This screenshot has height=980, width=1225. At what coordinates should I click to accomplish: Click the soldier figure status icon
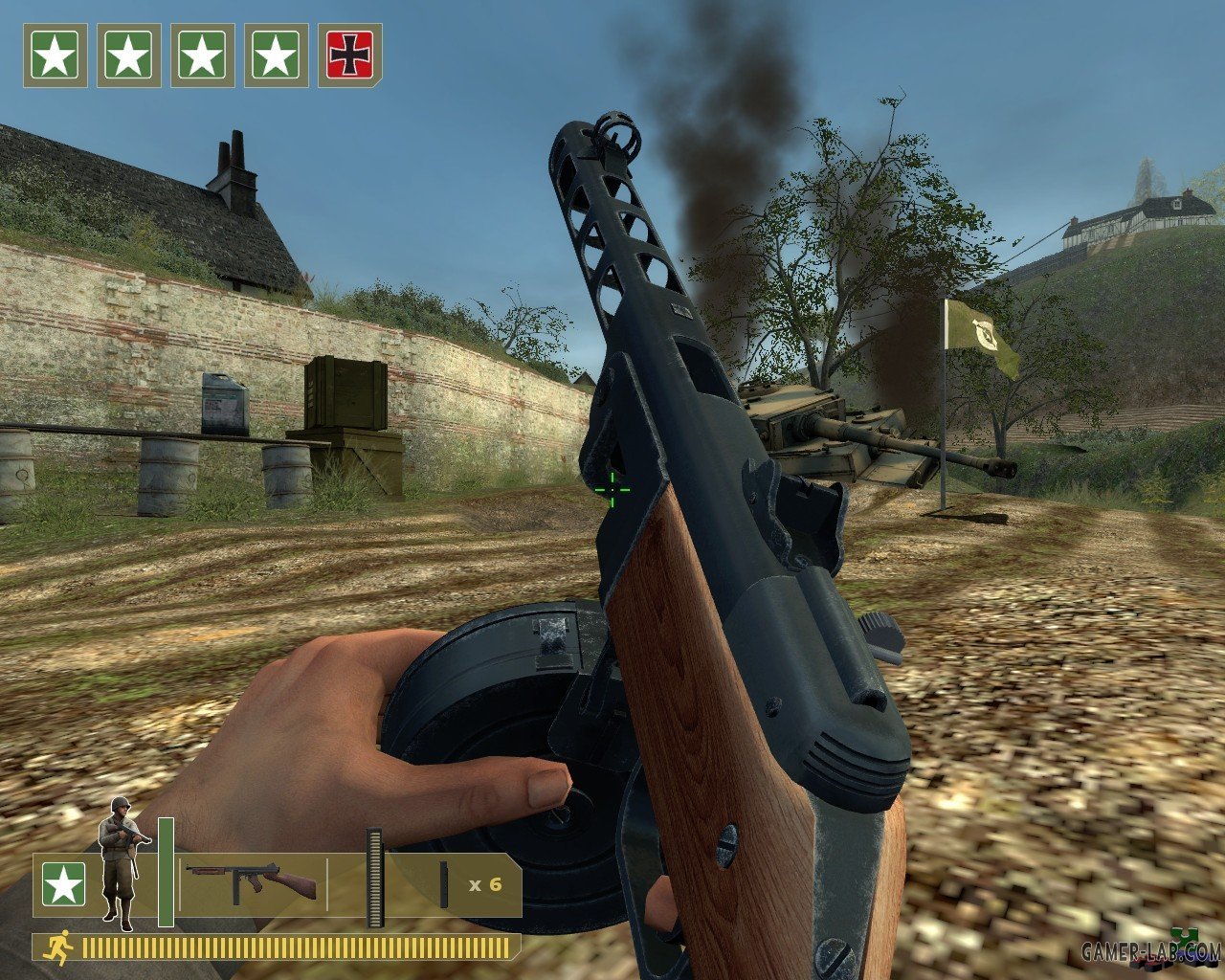click(122, 863)
